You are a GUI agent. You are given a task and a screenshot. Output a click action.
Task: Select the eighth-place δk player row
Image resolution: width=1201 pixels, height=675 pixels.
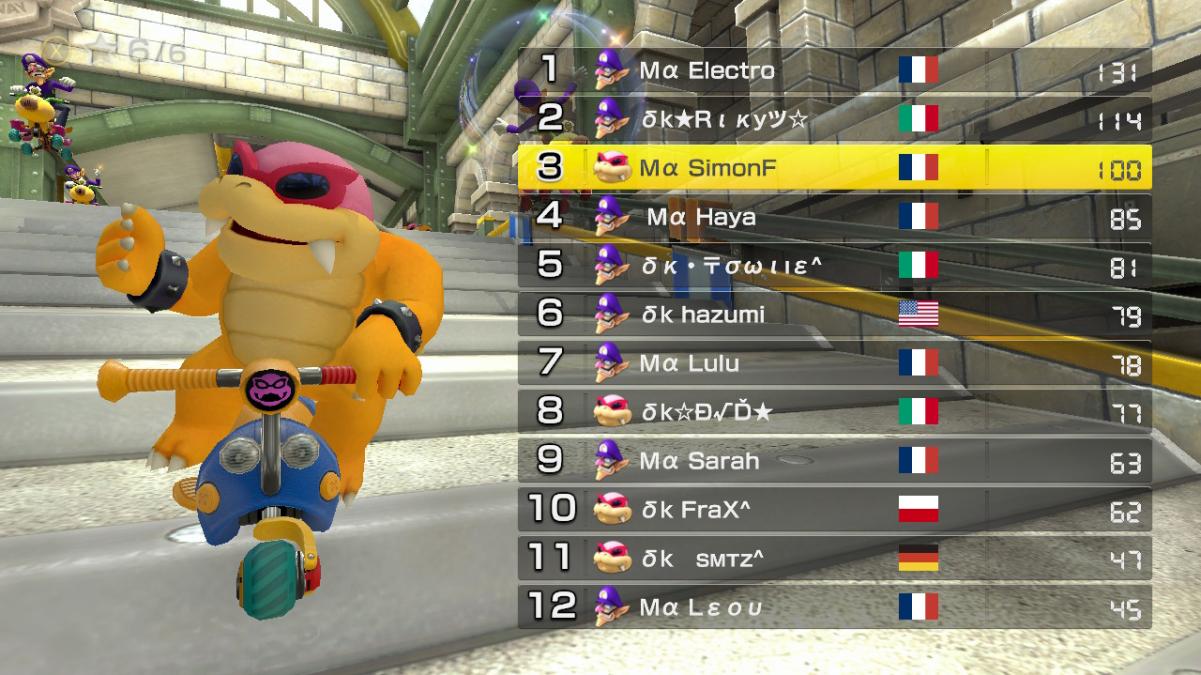click(834, 412)
